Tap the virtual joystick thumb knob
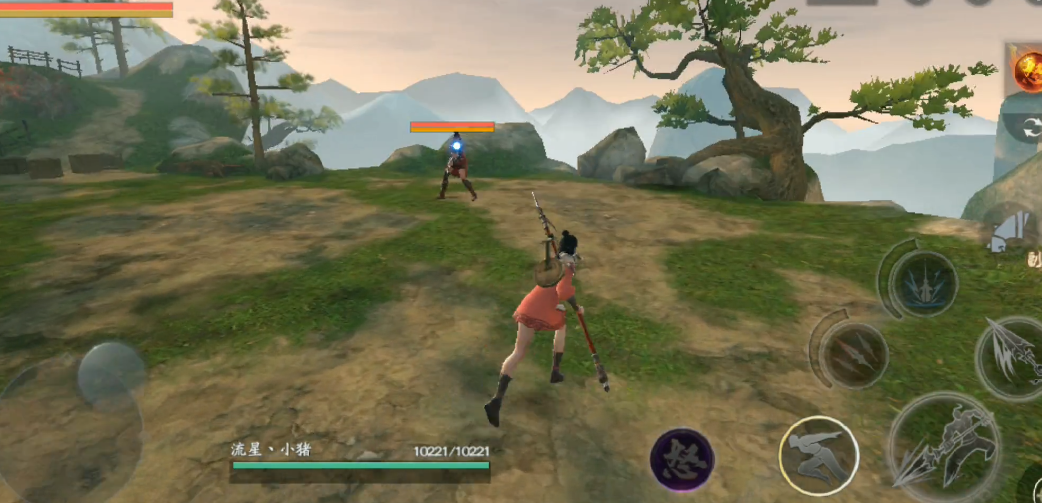Screen dimensions: 1042x503 pyautogui.click(x=110, y=375)
